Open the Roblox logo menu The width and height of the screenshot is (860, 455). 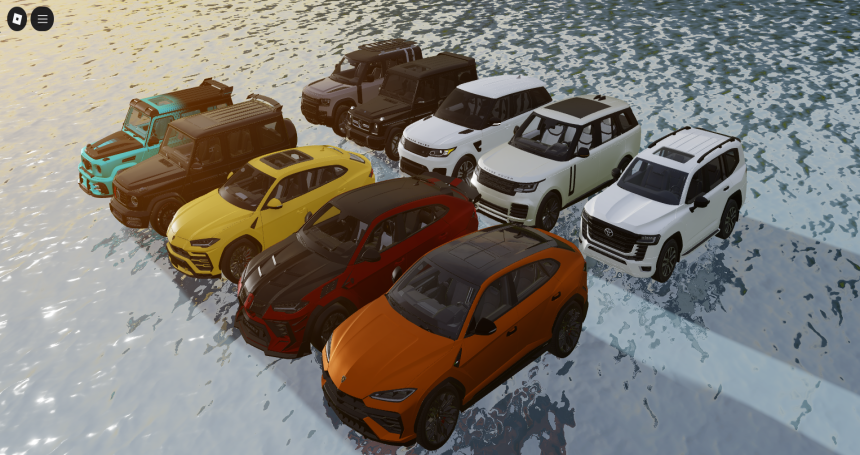tap(17, 18)
